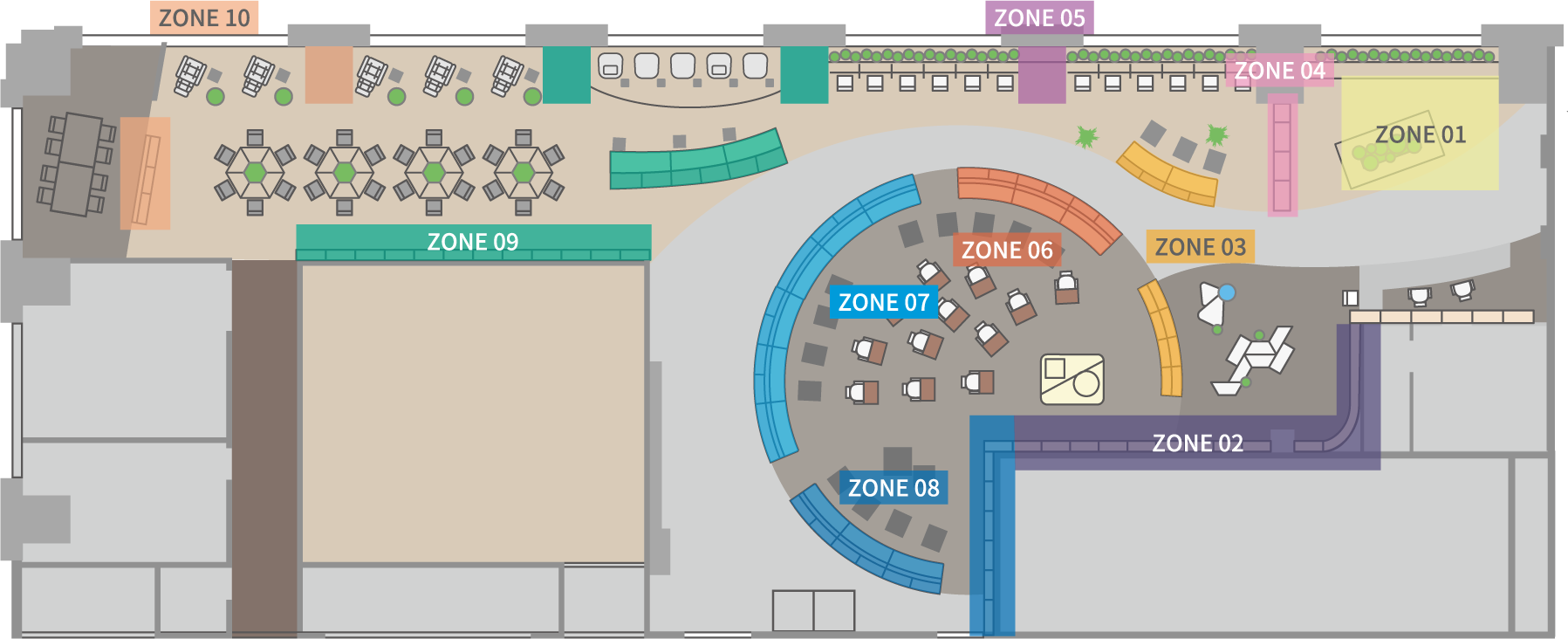Open the ZONE 06 label

pos(1007,251)
